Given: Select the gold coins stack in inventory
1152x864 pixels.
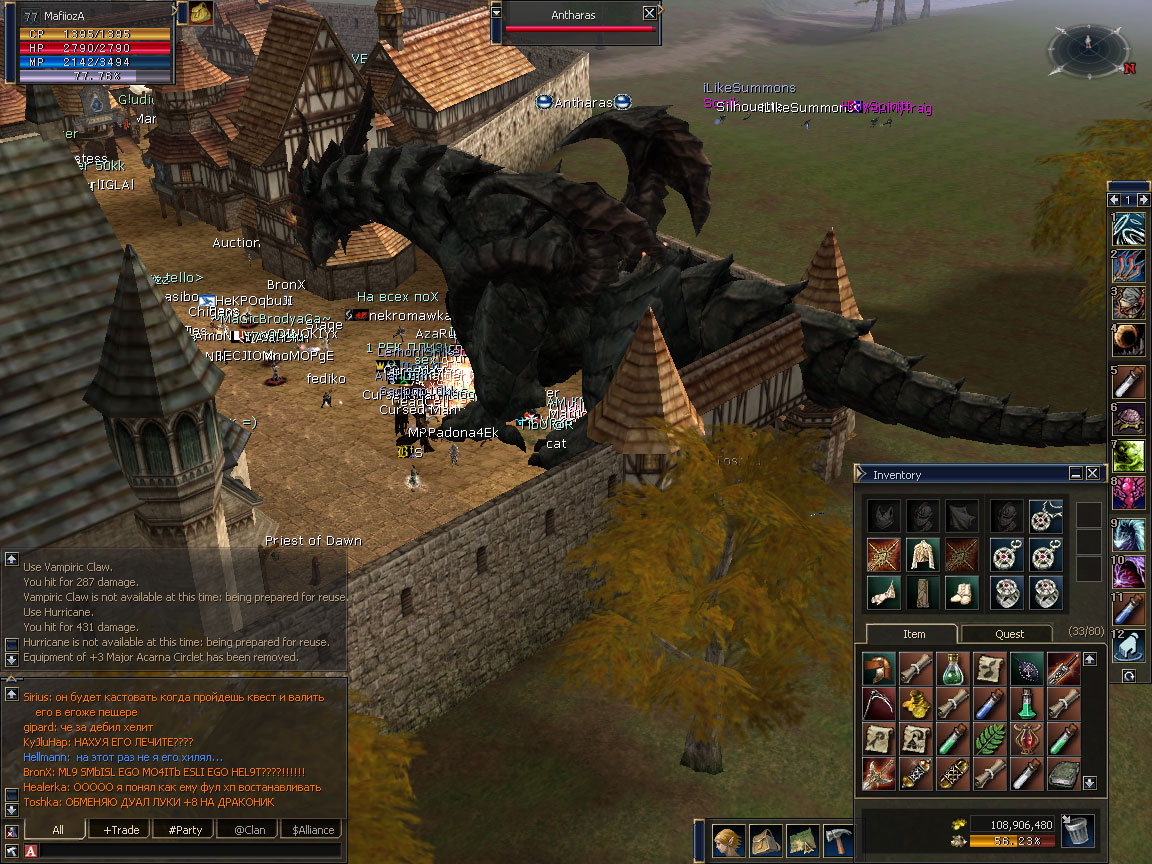Looking at the screenshot, I should click(917, 704).
